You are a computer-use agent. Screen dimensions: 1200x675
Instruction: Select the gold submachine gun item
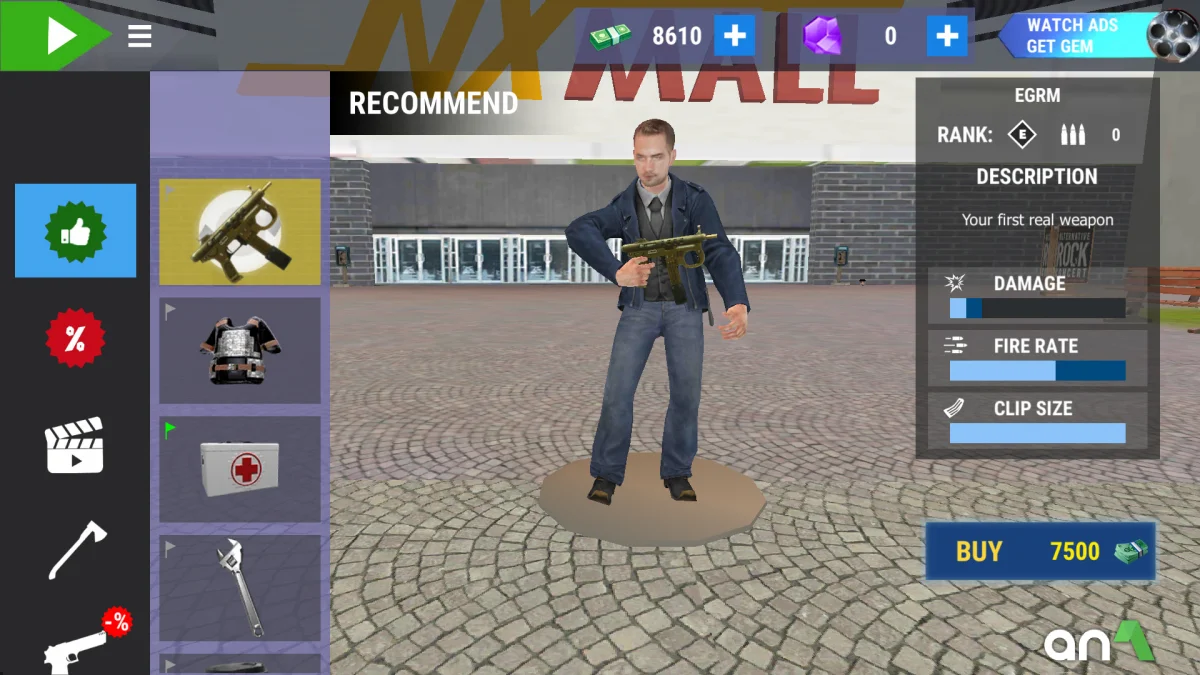pos(240,232)
